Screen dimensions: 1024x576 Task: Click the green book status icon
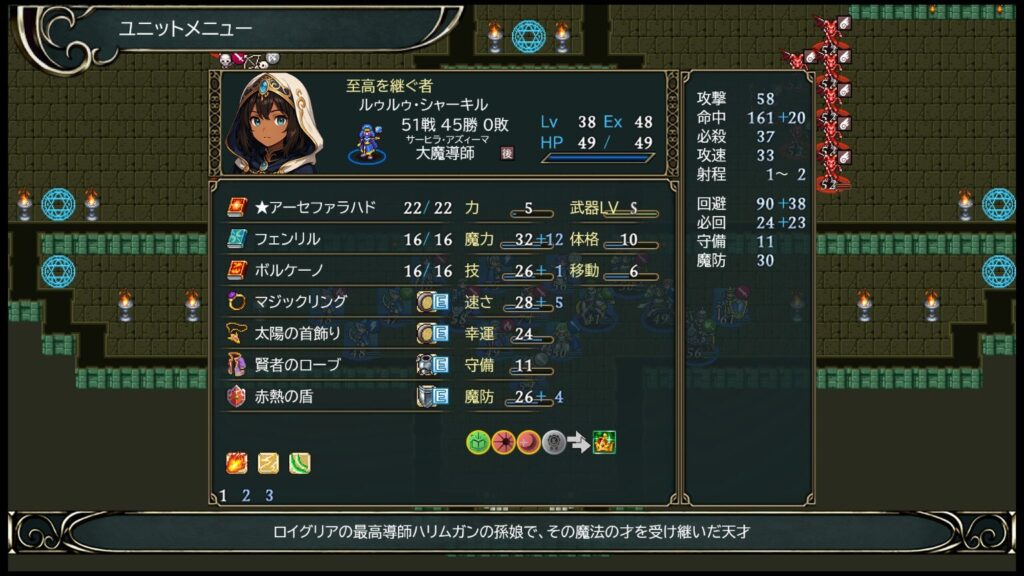tap(478, 442)
